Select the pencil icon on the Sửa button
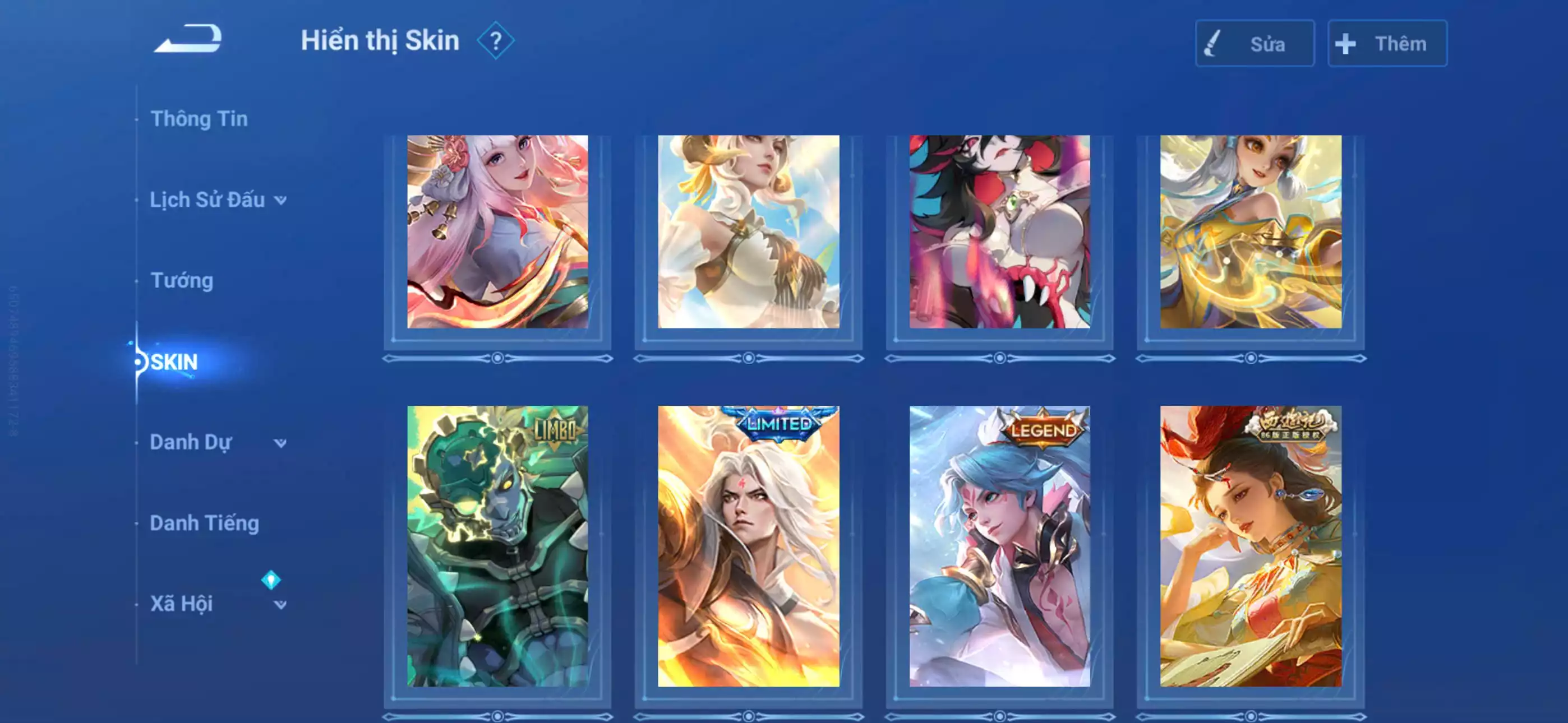1568x723 pixels. tap(1214, 44)
